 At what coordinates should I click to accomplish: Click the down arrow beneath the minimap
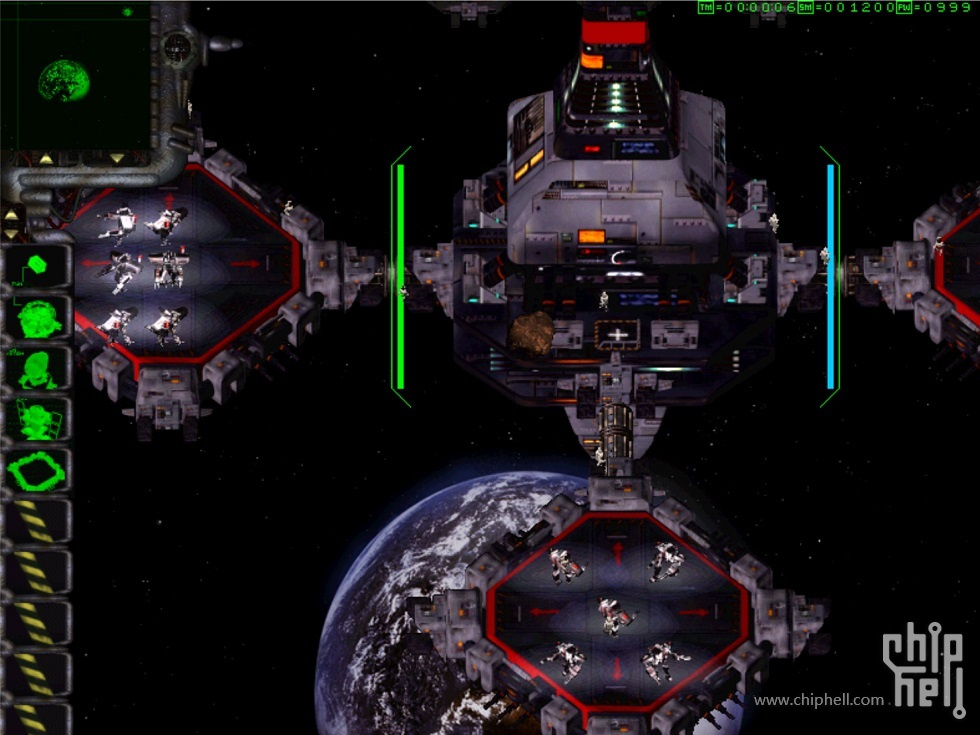coord(117,157)
